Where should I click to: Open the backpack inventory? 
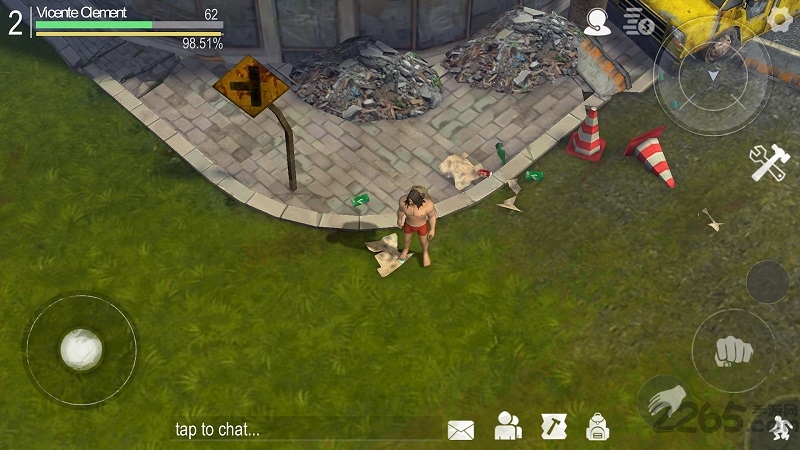[x=598, y=427]
